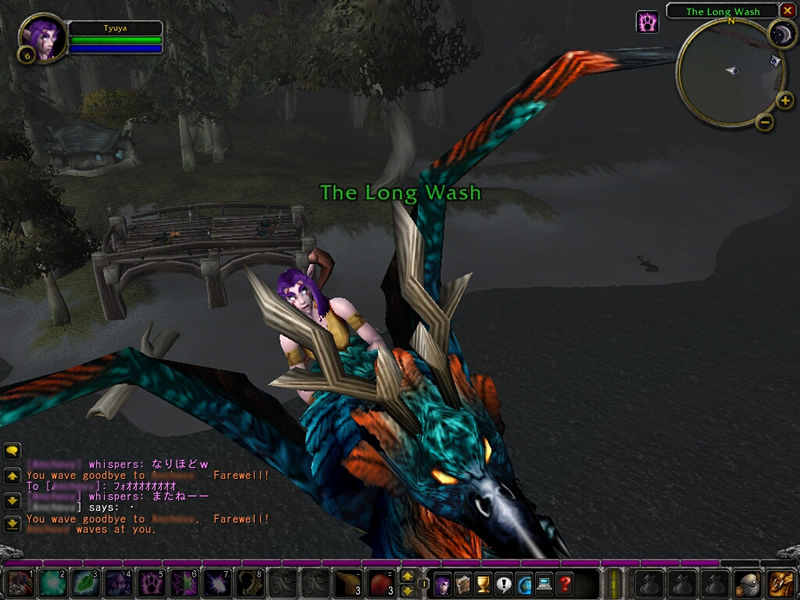The width and height of the screenshot is (800, 600).
Task: Cast the purple paw ability in slot 5
Action: coord(151,583)
